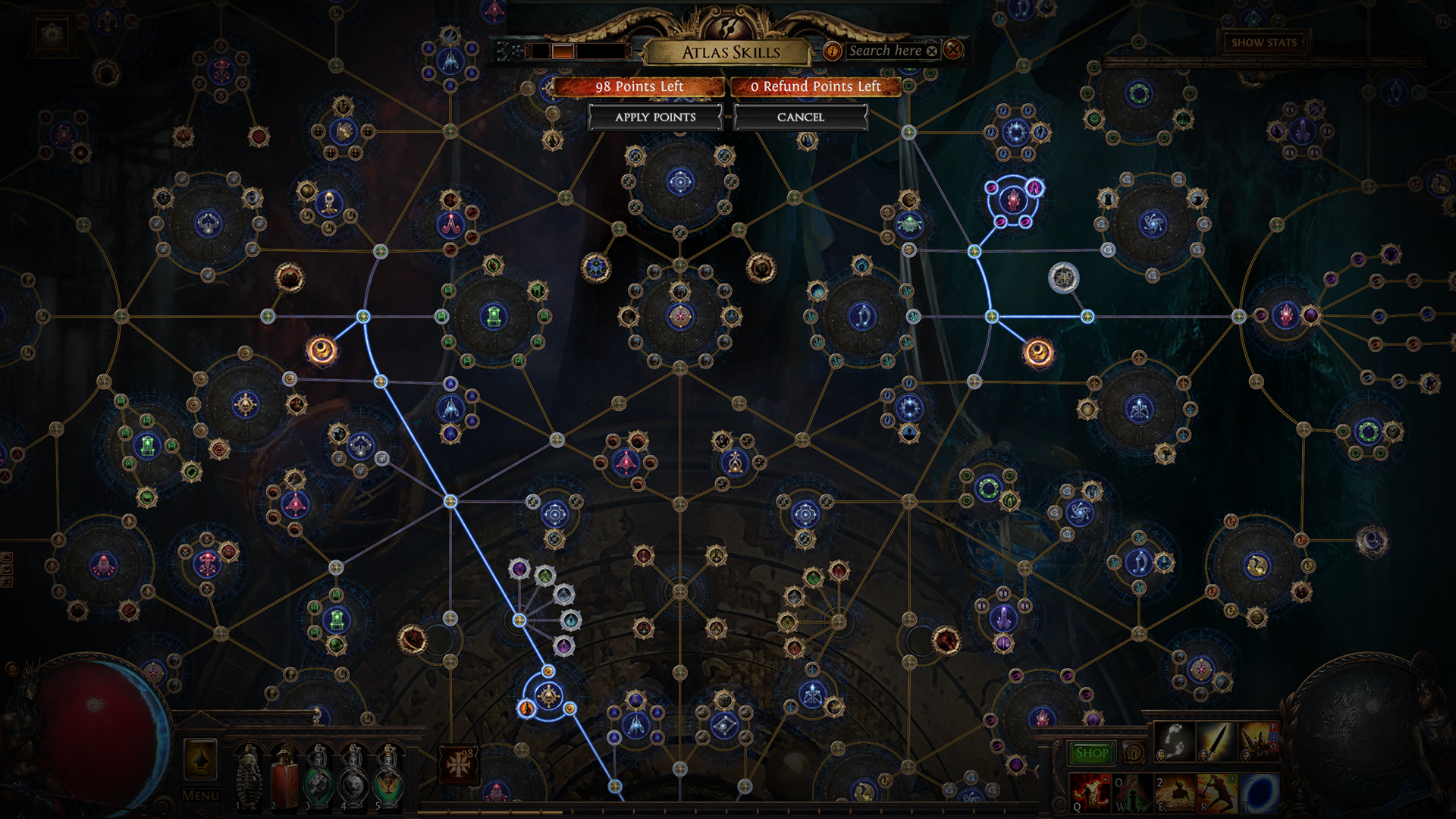Image resolution: width=1456 pixels, height=819 pixels.
Task: Select the glowing orange Atlas notable on the left
Action: pyautogui.click(x=324, y=350)
